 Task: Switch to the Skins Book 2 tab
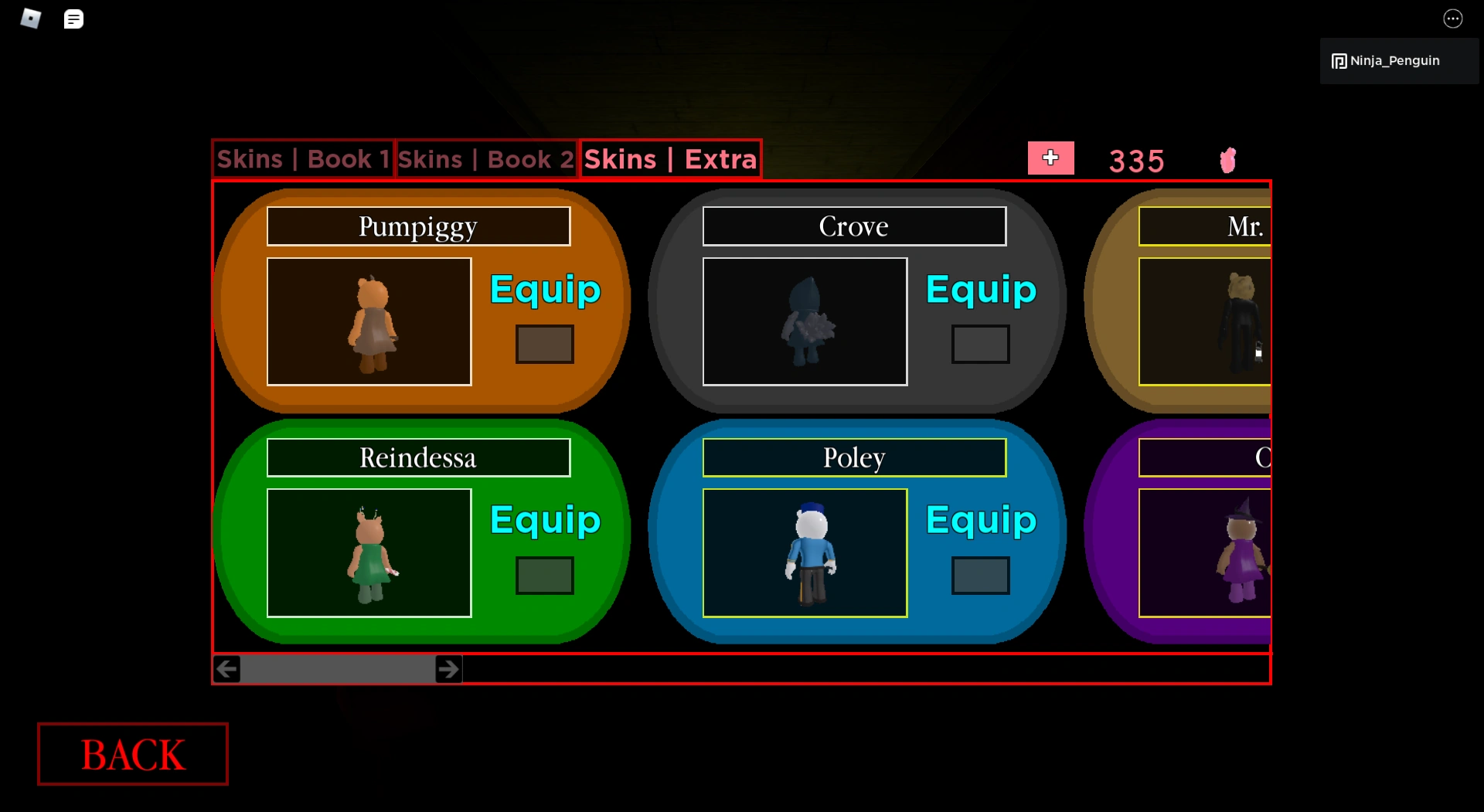[485, 158]
